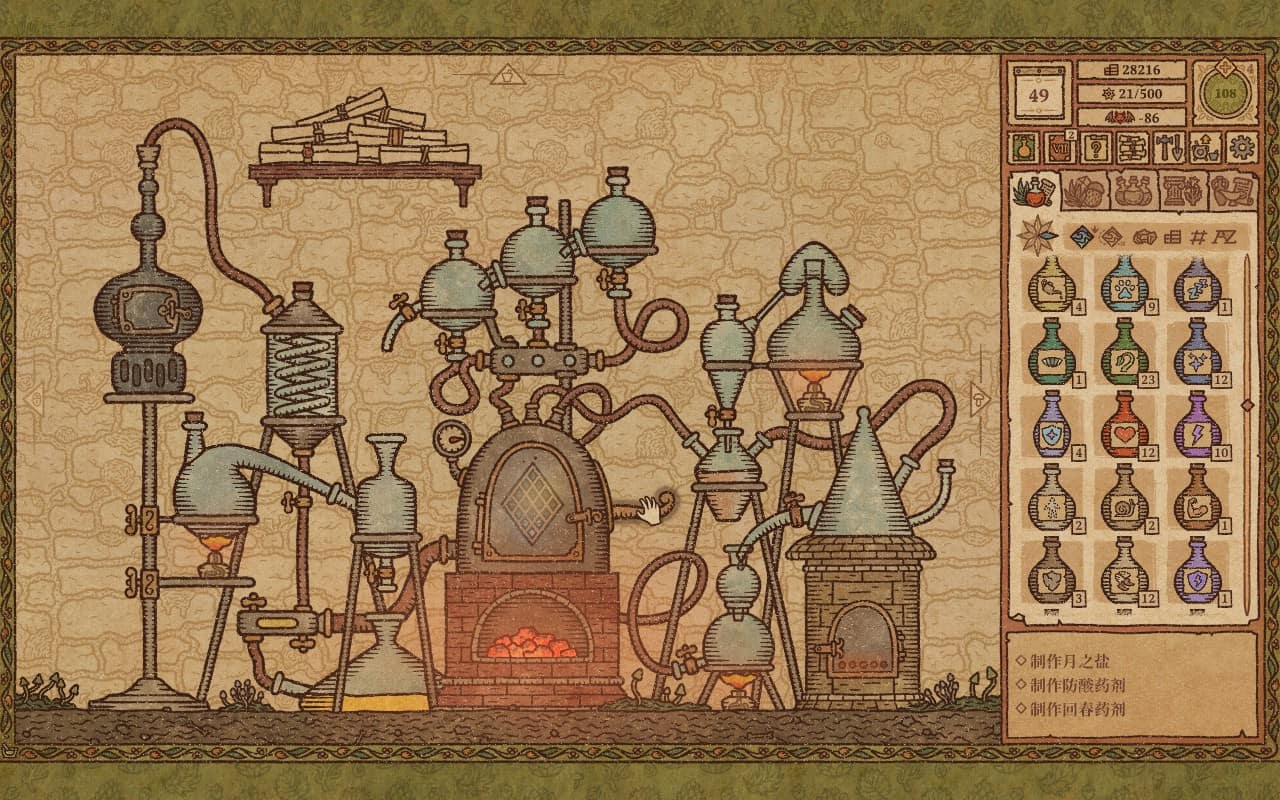The image size is (1280, 800).
Task: Toggle the blue water swirl filter
Action: (1081, 236)
